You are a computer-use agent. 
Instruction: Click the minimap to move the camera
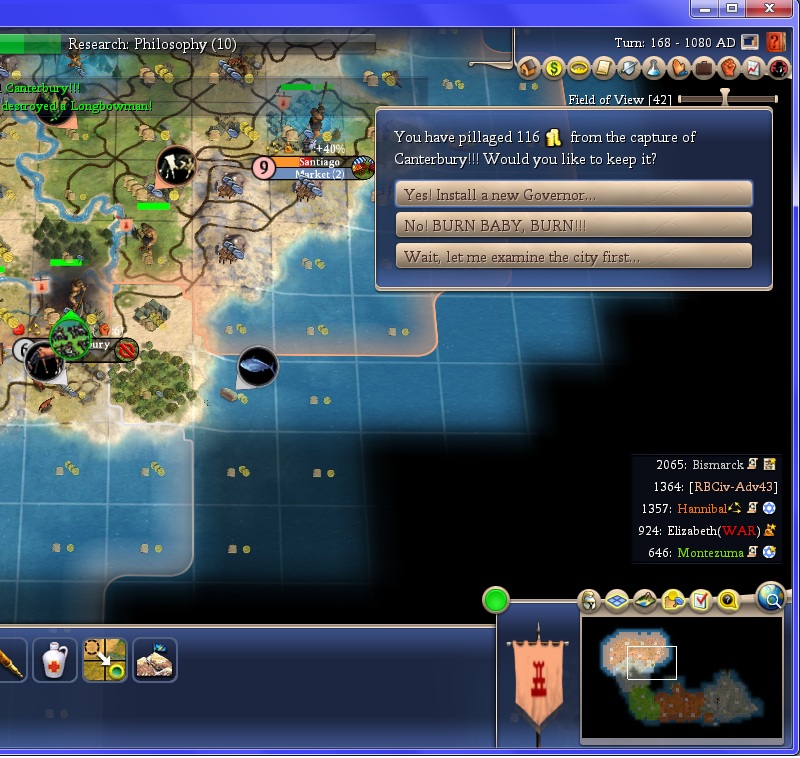click(x=680, y=679)
